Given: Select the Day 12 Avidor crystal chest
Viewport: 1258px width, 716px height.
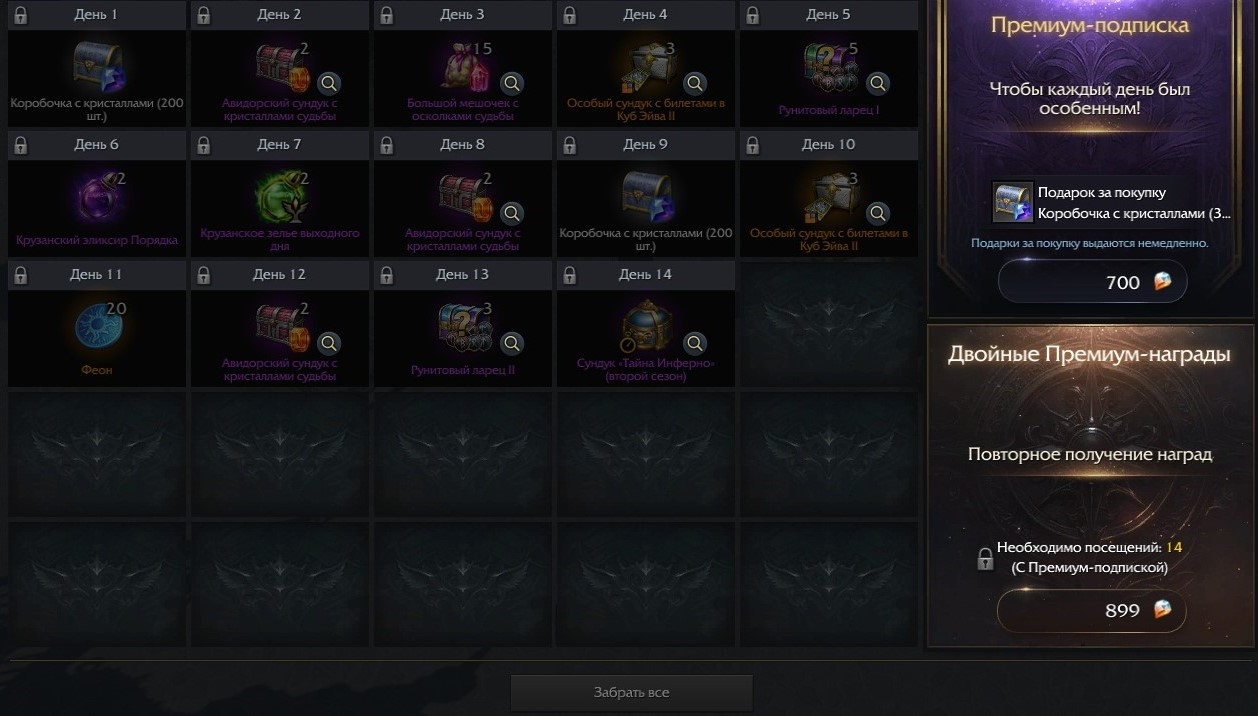Looking at the screenshot, I should (x=280, y=327).
